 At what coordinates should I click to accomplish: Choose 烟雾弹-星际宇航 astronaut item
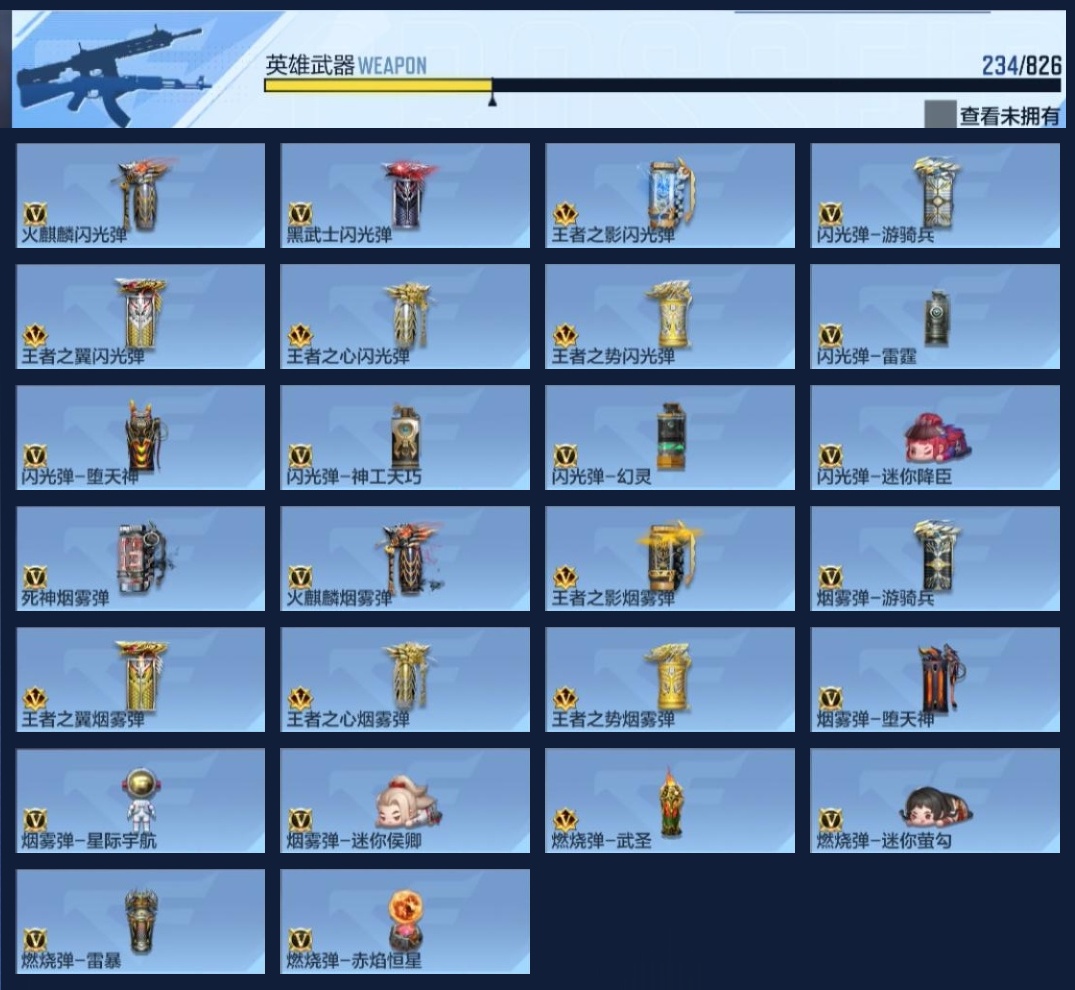tap(141, 801)
